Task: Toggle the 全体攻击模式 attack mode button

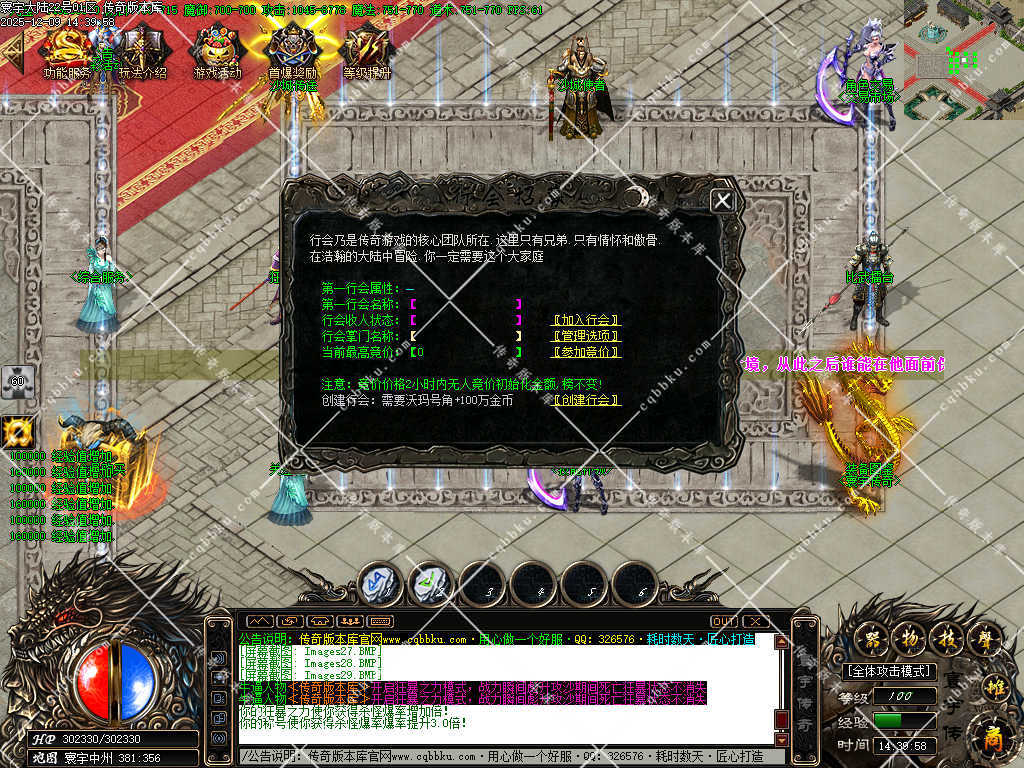Action: coord(888,671)
